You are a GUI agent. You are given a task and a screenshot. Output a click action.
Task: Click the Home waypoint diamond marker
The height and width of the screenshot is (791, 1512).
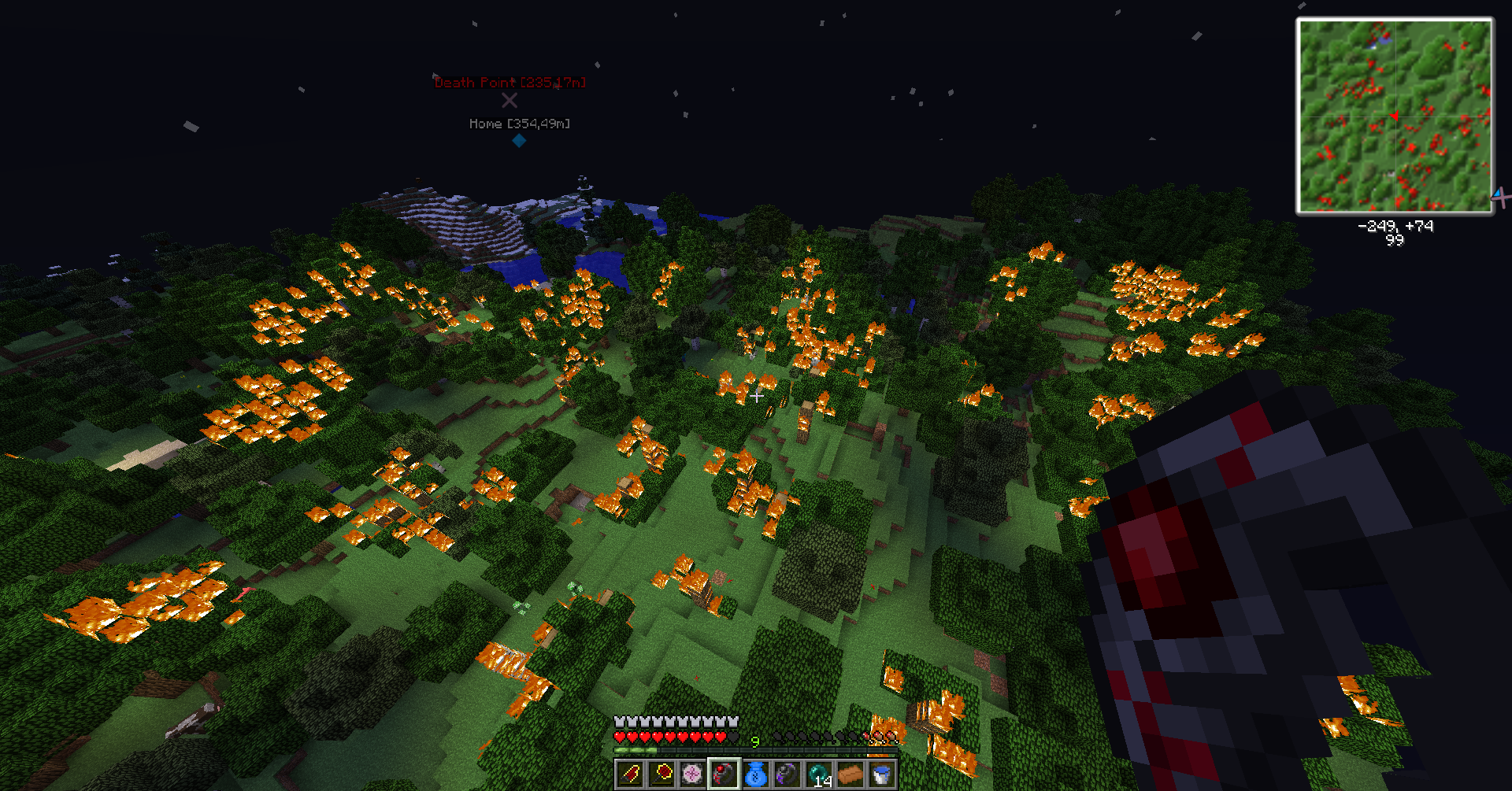click(x=519, y=141)
